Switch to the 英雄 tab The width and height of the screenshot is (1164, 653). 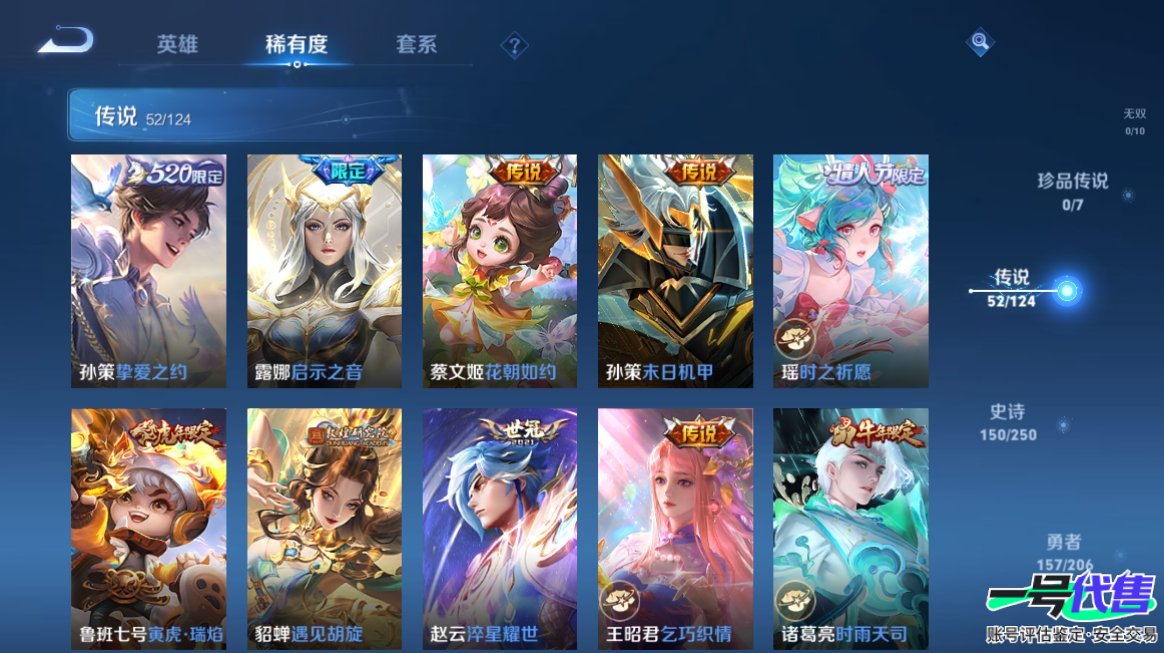click(x=177, y=45)
